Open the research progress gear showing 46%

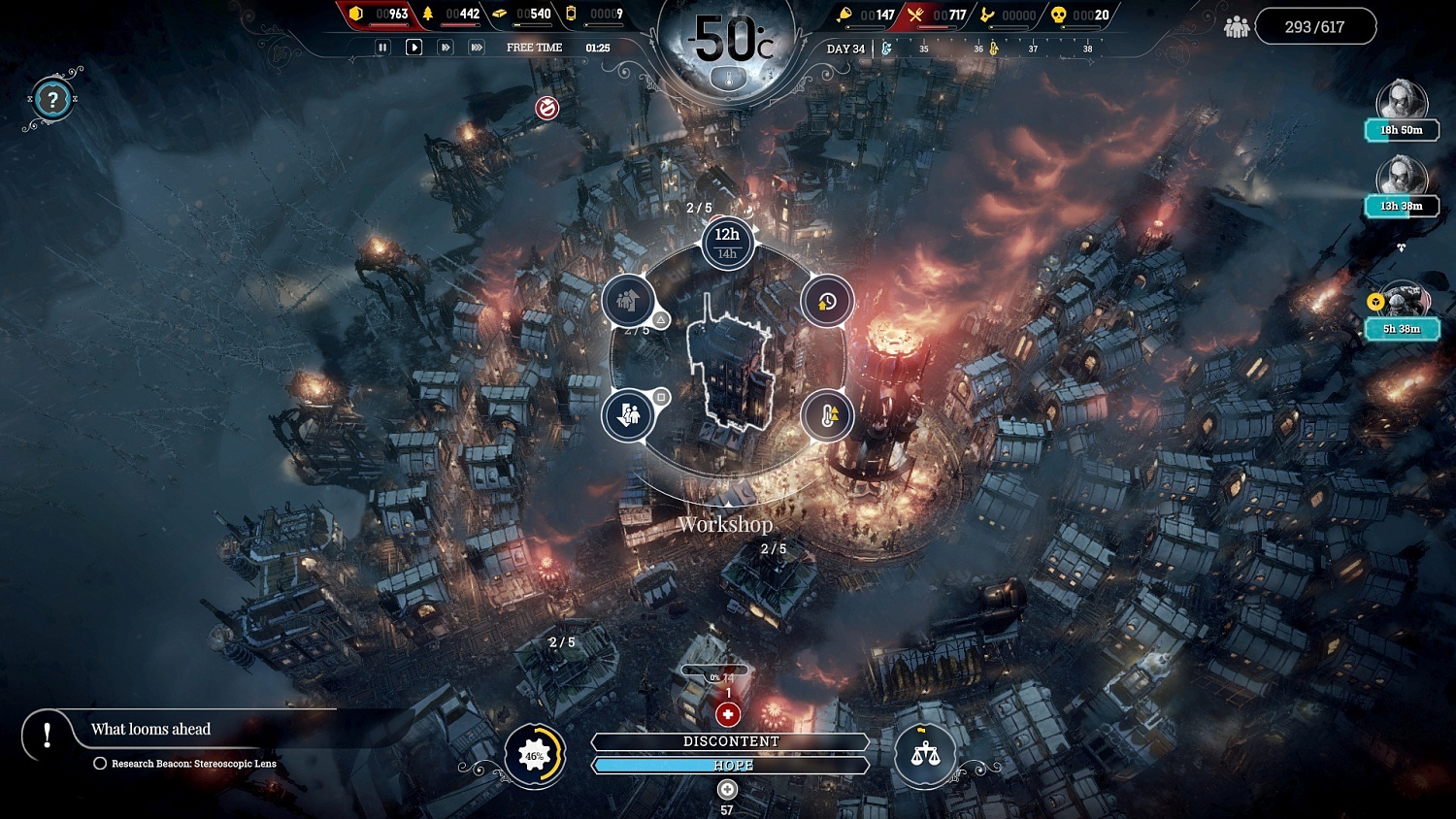pos(533,755)
